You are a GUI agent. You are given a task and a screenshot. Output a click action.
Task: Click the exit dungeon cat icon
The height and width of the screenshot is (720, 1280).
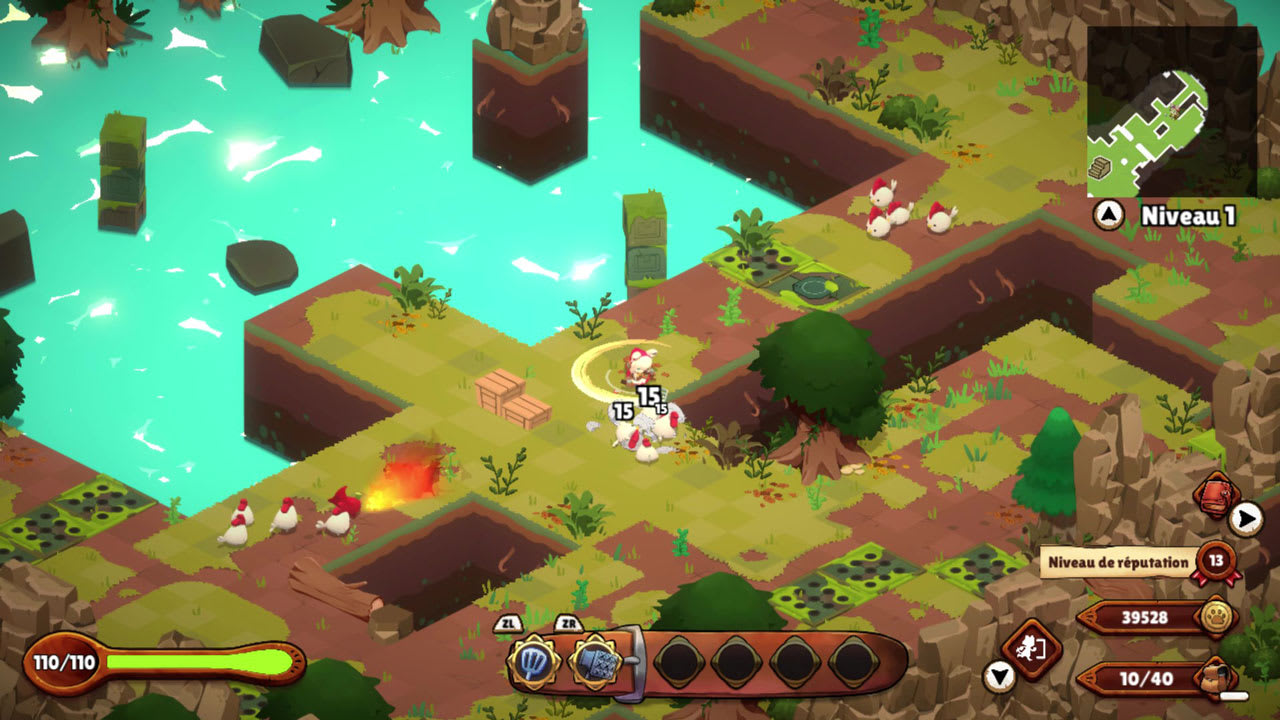click(1030, 648)
